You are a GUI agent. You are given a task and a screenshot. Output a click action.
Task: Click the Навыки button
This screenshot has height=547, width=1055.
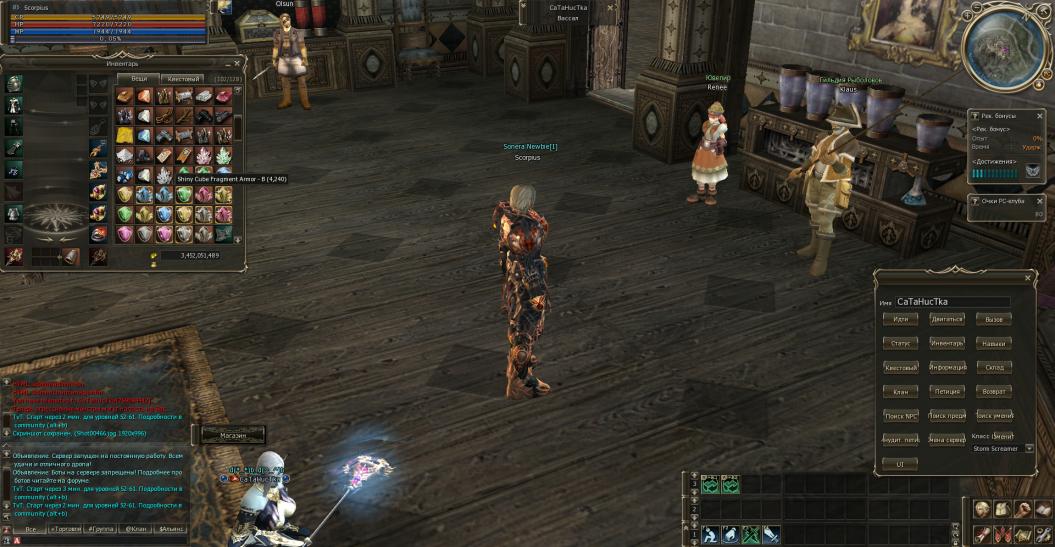click(x=993, y=343)
